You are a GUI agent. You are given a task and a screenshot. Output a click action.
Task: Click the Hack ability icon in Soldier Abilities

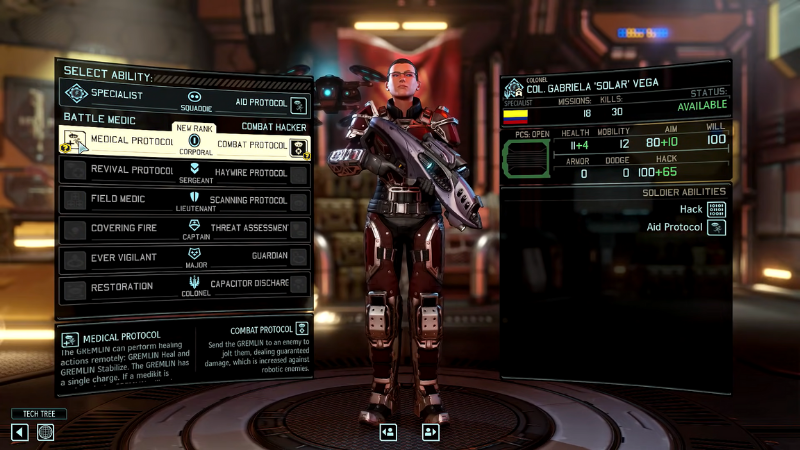[x=716, y=210]
